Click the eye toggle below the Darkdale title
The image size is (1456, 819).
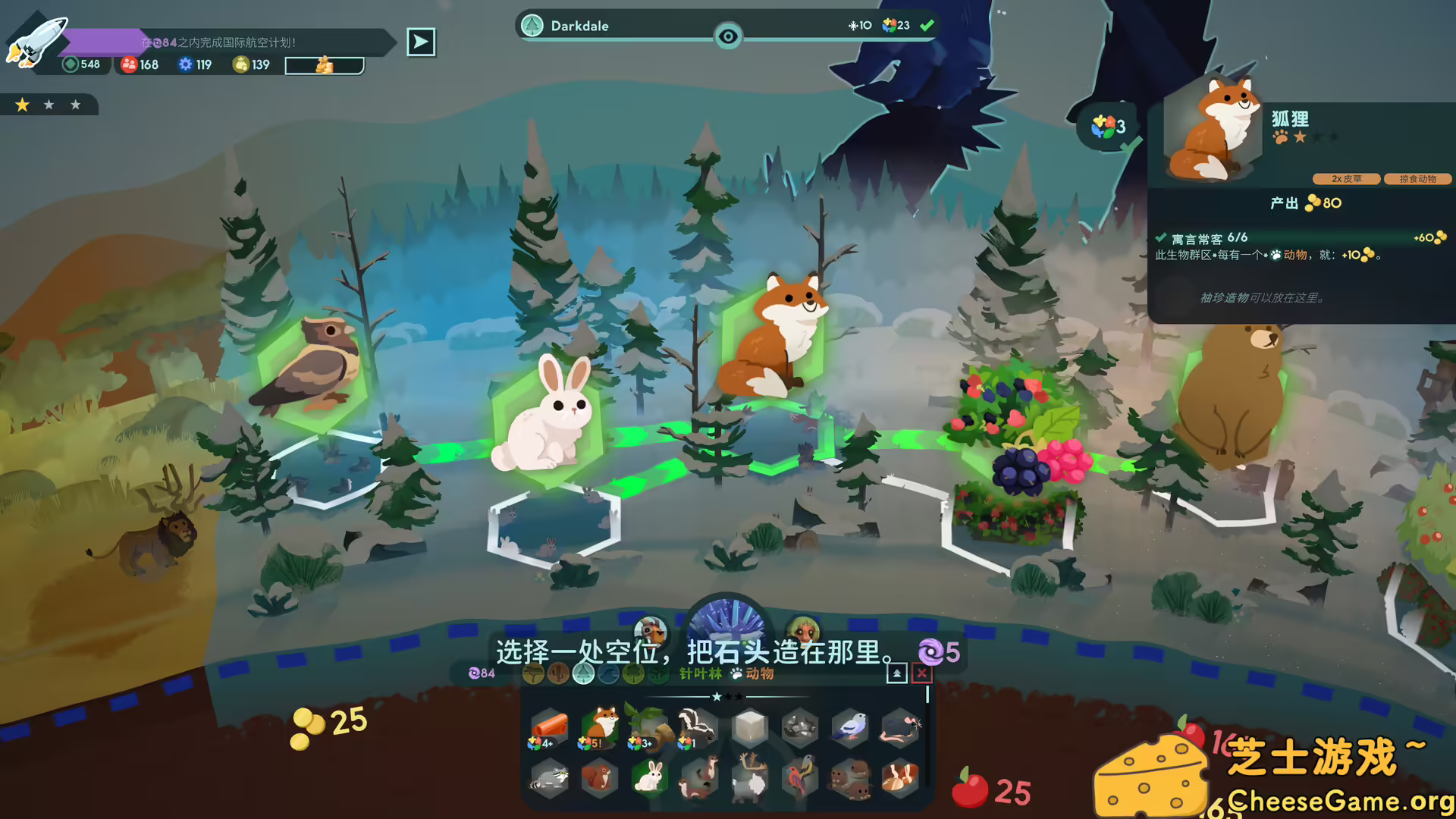(x=728, y=36)
